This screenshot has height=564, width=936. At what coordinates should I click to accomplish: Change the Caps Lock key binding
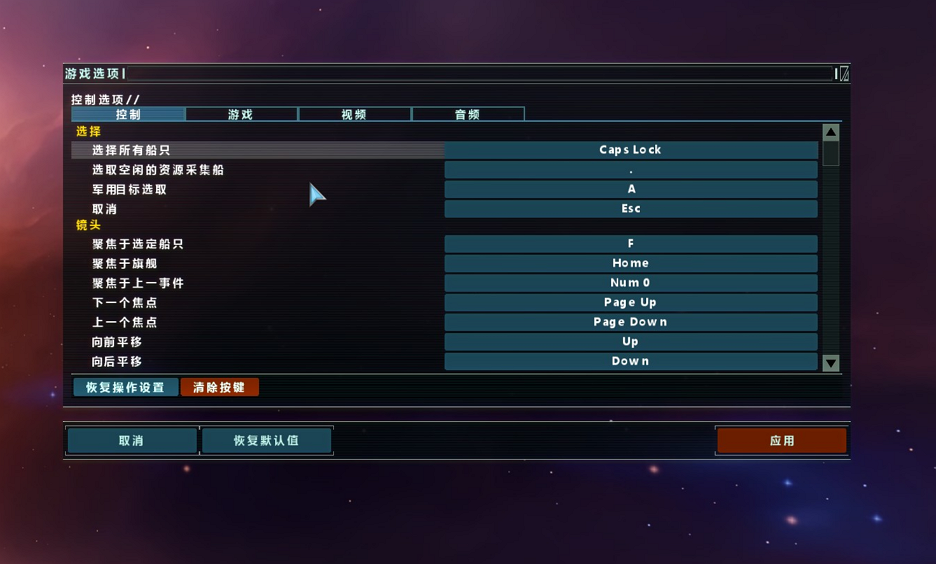click(630, 150)
